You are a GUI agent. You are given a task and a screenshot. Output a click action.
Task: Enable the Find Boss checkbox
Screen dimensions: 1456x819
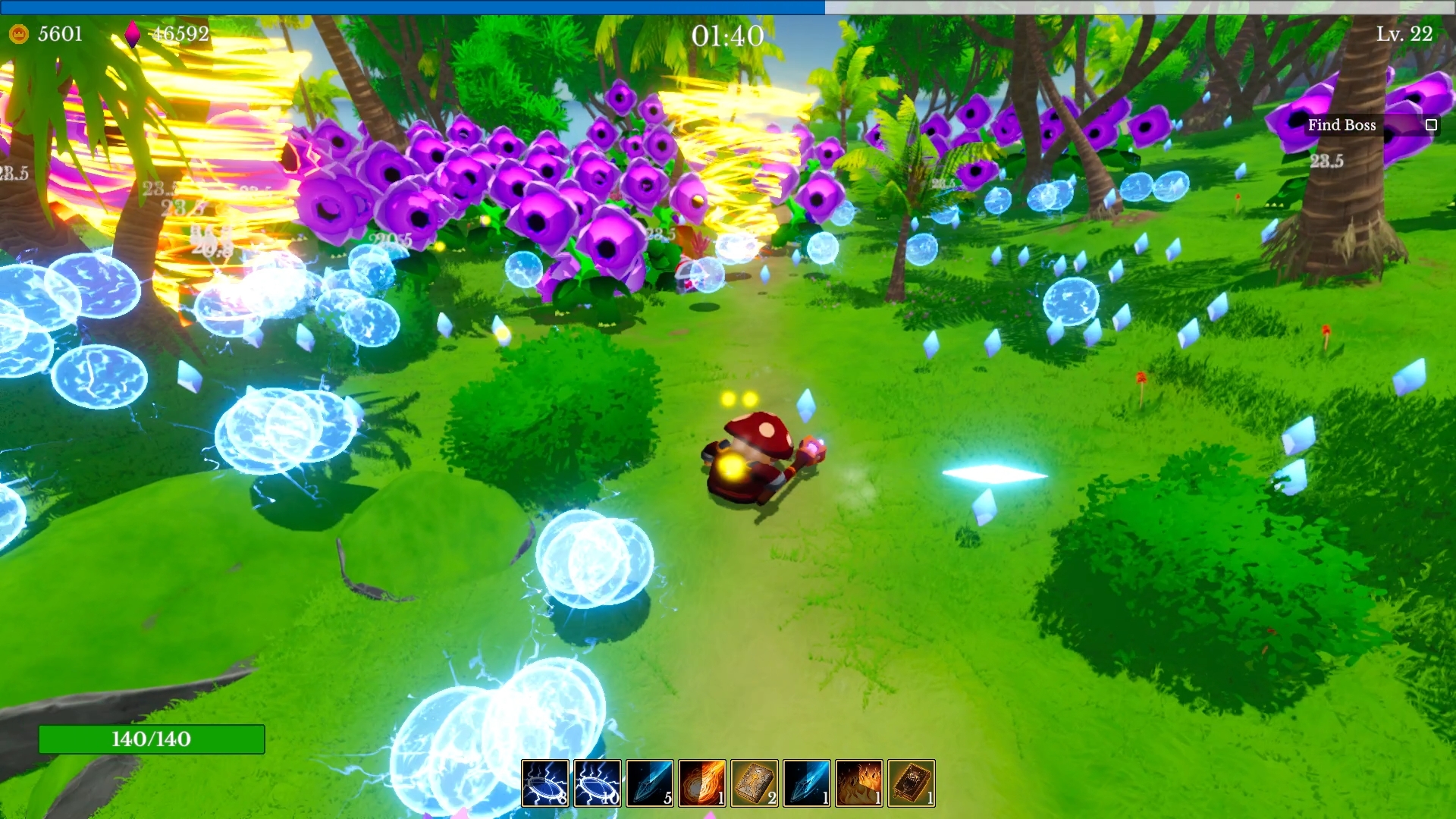(1431, 124)
